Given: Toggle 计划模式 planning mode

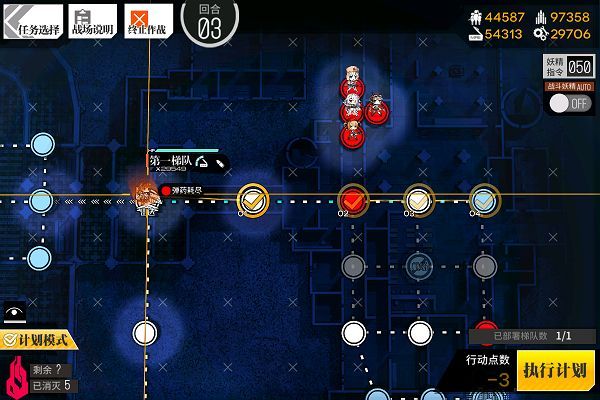Looking at the screenshot, I should click(37, 341).
